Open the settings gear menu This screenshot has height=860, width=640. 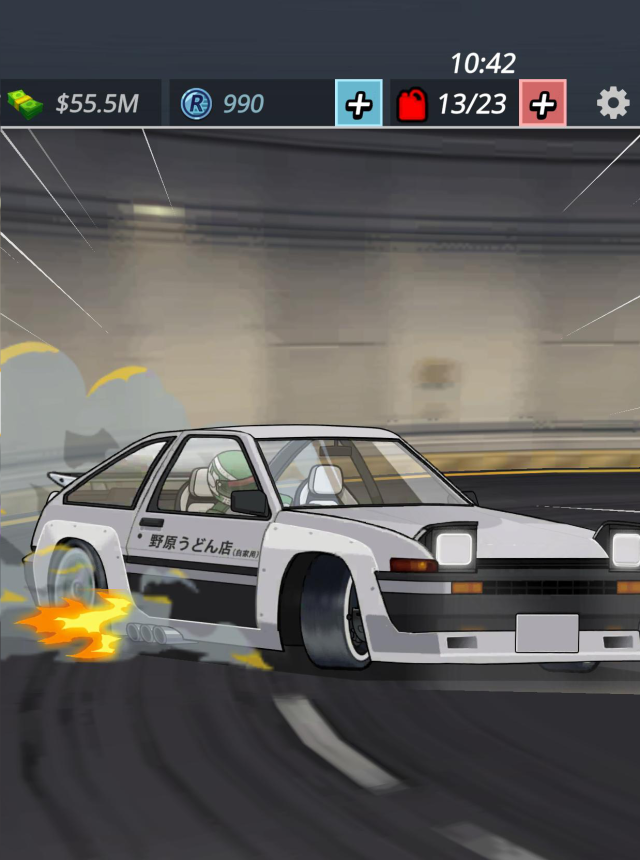pyautogui.click(x=613, y=103)
